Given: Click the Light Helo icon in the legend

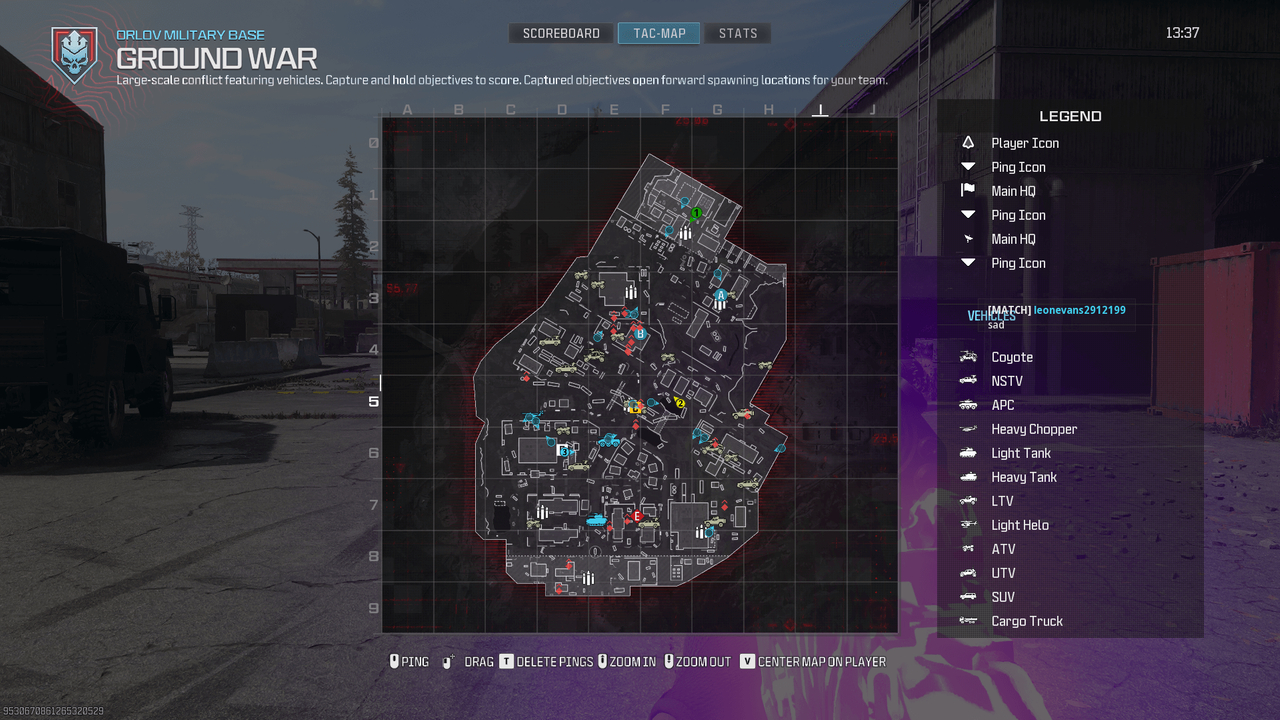Looking at the screenshot, I should click(x=966, y=524).
